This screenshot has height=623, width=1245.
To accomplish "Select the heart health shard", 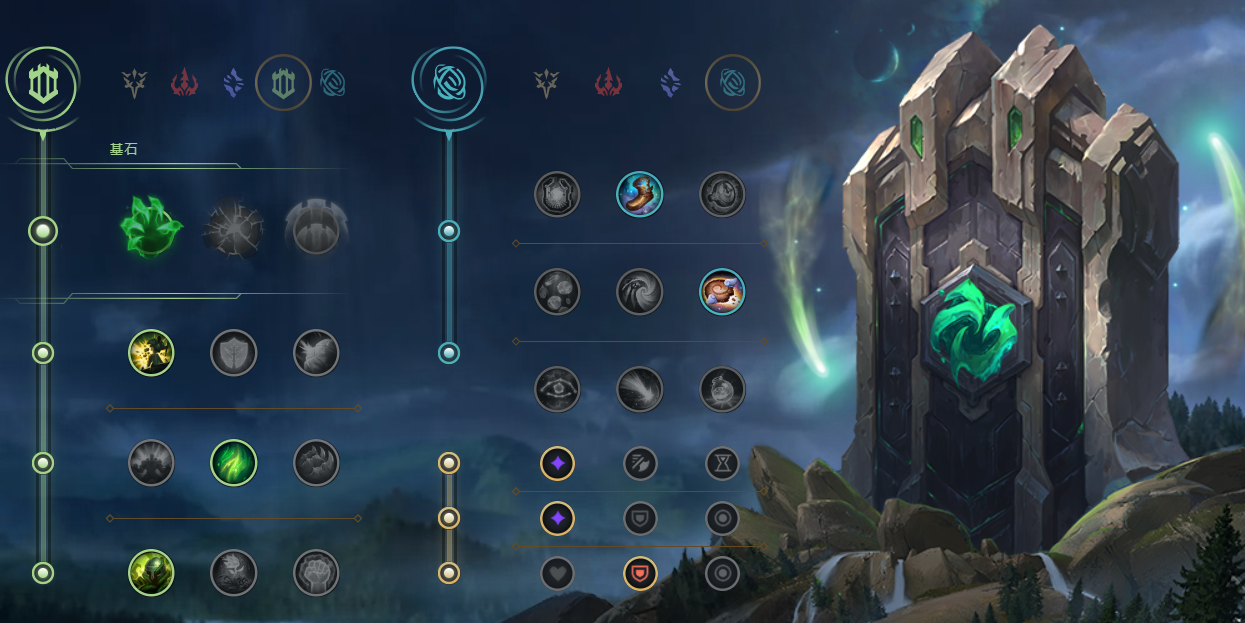I will click(557, 573).
